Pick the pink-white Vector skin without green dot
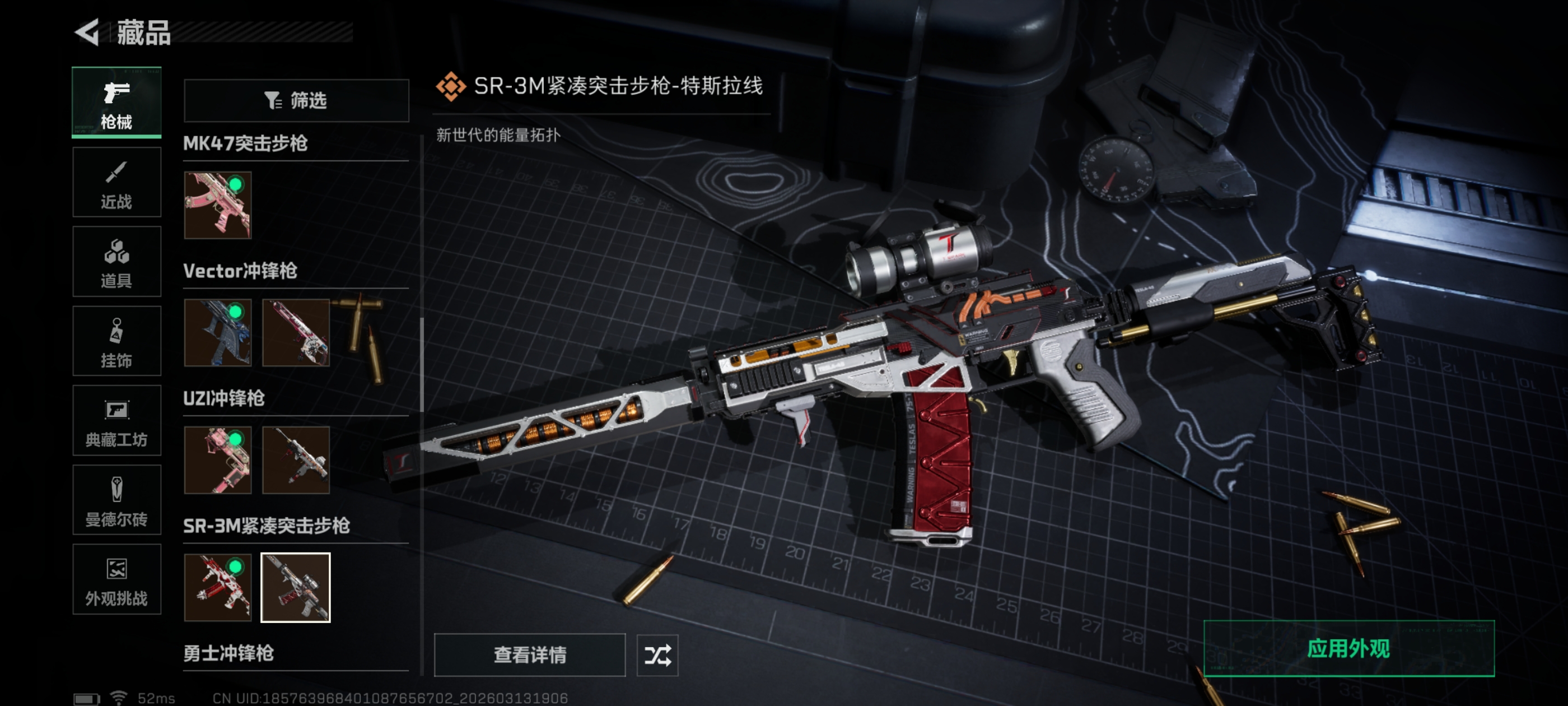The height and width of the screenshot is (706, 1568). [295, 333]
